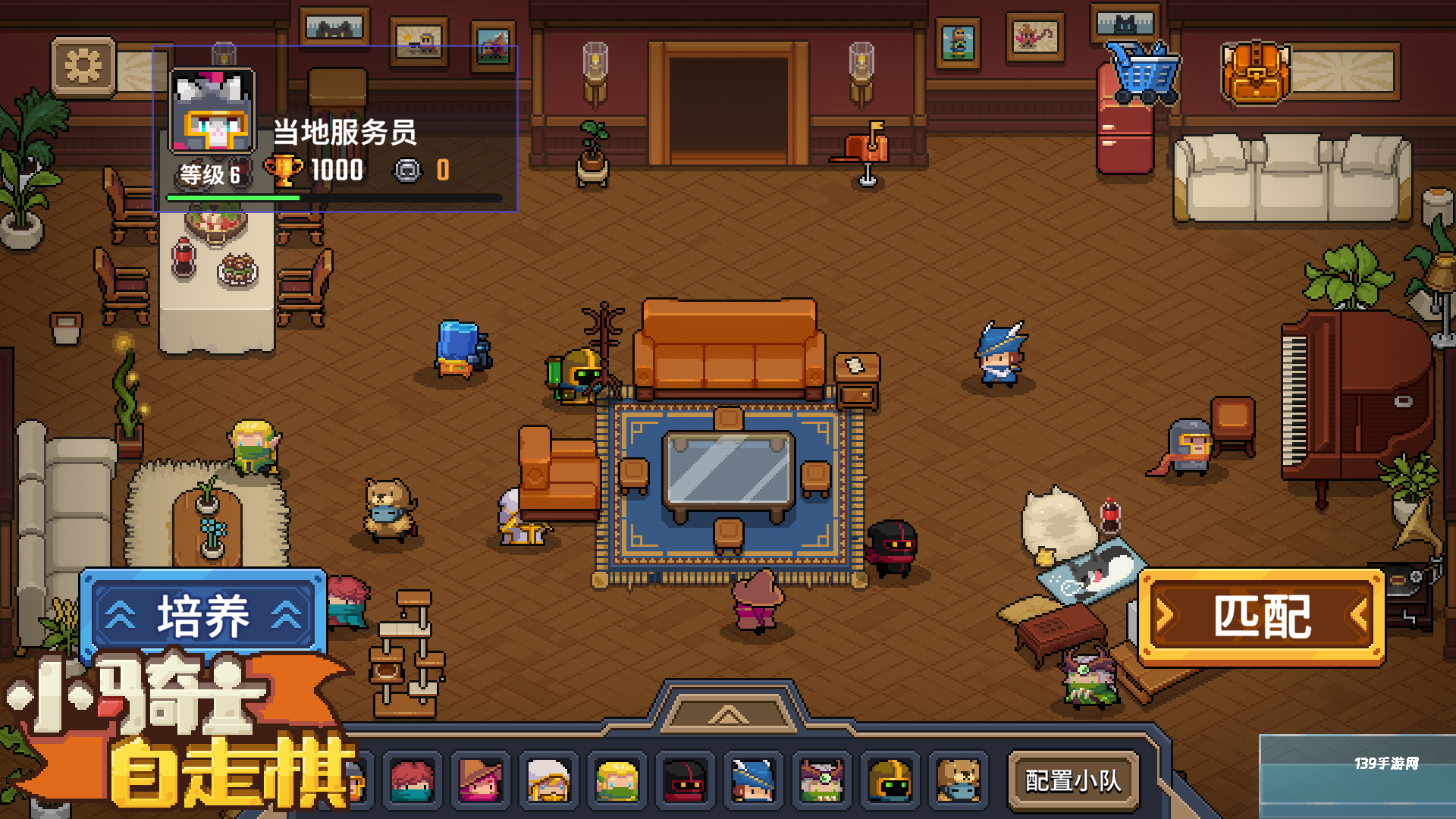The height and width of the screenshot is (819, 1456).
Task: Choose the blonde elf hero portrait
Action: pos(617,780)
